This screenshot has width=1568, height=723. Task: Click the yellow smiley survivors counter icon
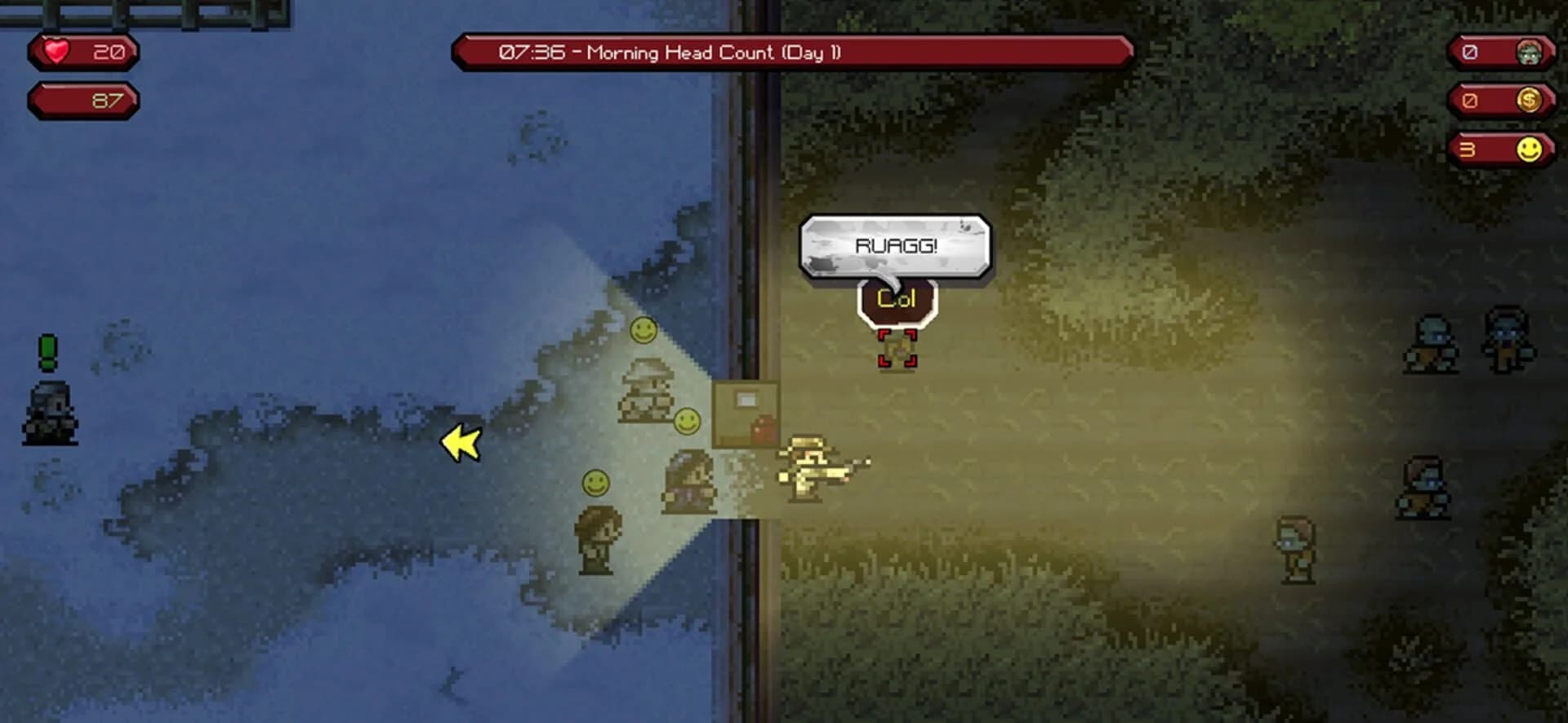[1530, 149]
